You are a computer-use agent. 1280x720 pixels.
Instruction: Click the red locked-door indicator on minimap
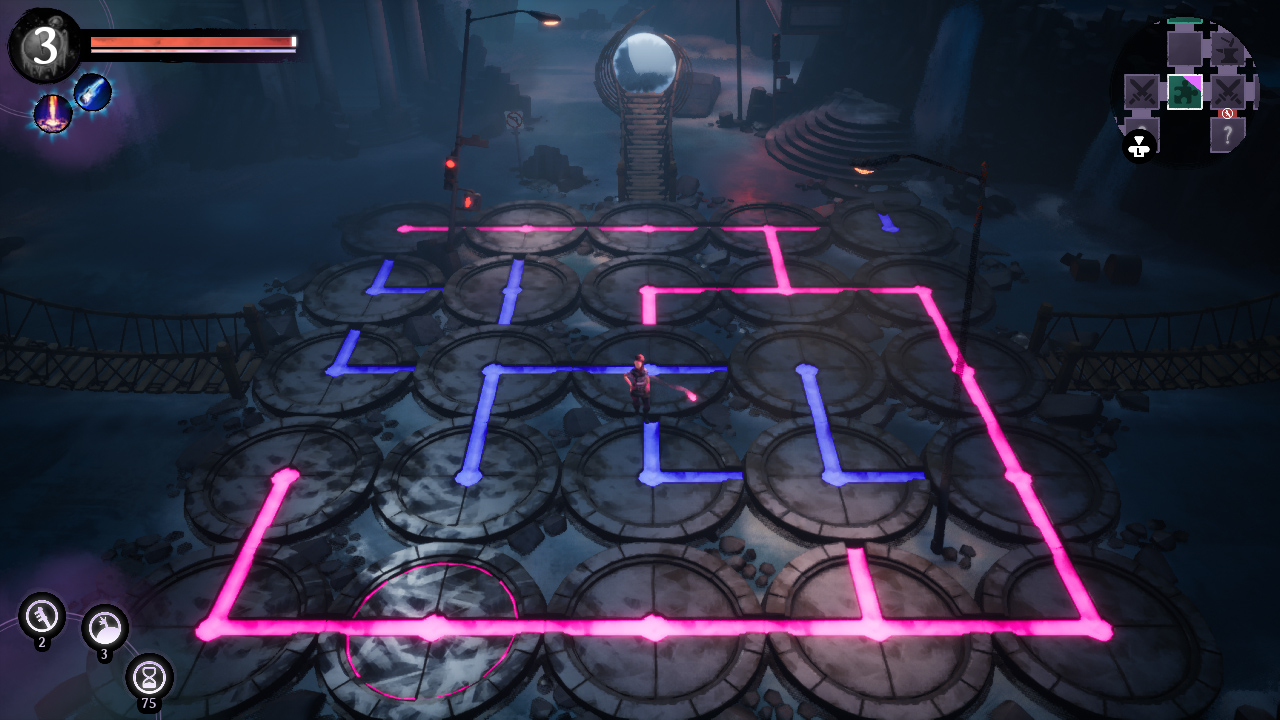coord(1228,113)
